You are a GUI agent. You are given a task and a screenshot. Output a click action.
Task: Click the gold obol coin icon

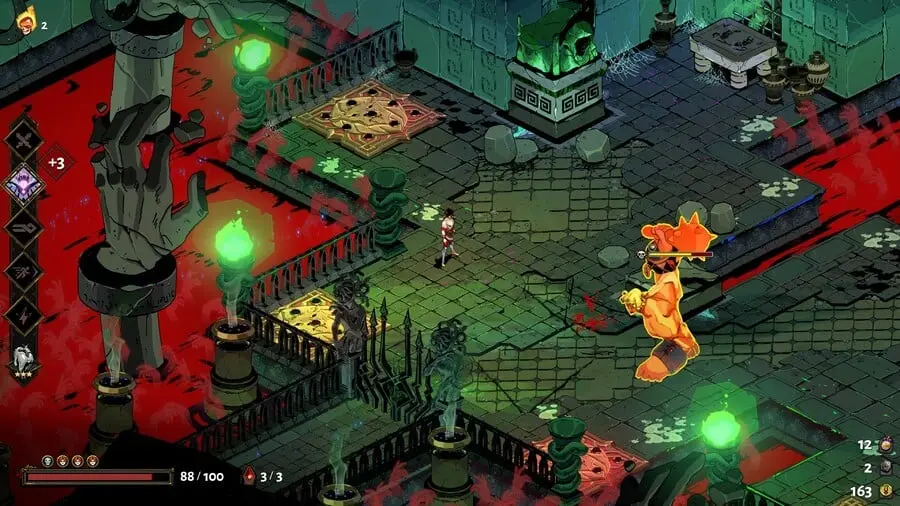(x=885, y=491)
